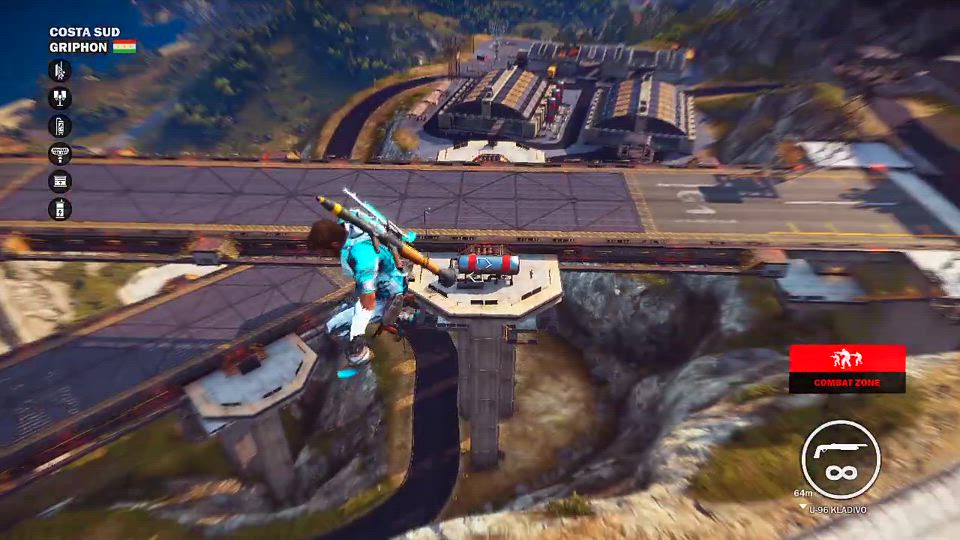
Task: Select the fuel tank objective icon
Action: pyautogui.click(x=60, y=126)
